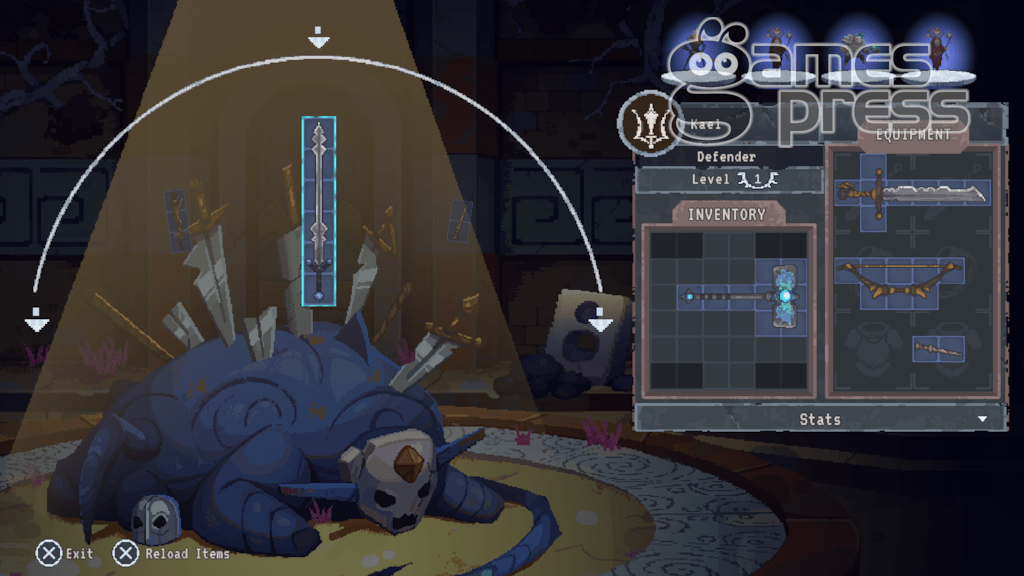The image size is (1024, 576).
Task: Select the highlighted spear loot item
Action: 319,209
